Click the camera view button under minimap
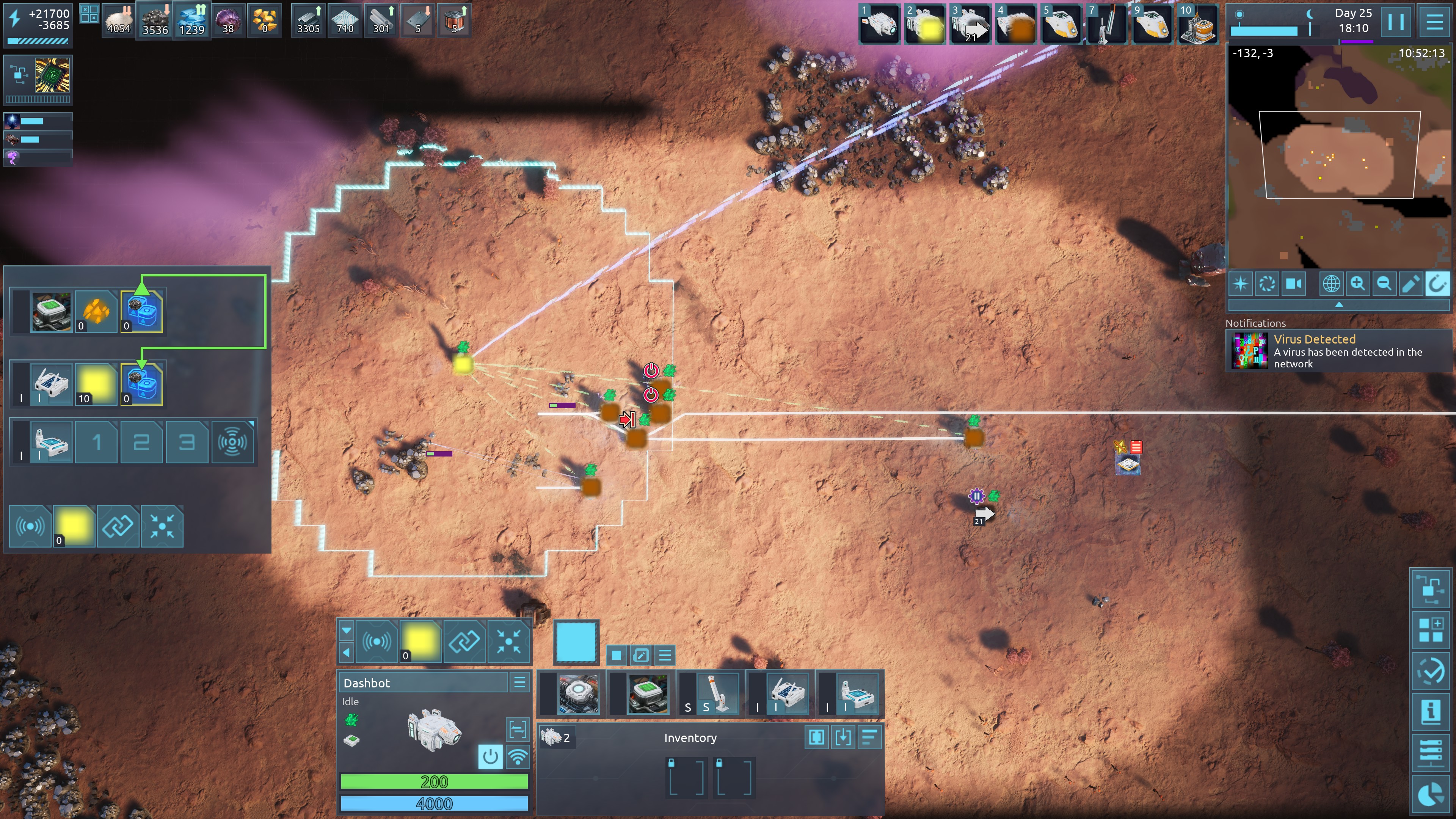This screenshot has width=1456, height=819. [1293, 283]
